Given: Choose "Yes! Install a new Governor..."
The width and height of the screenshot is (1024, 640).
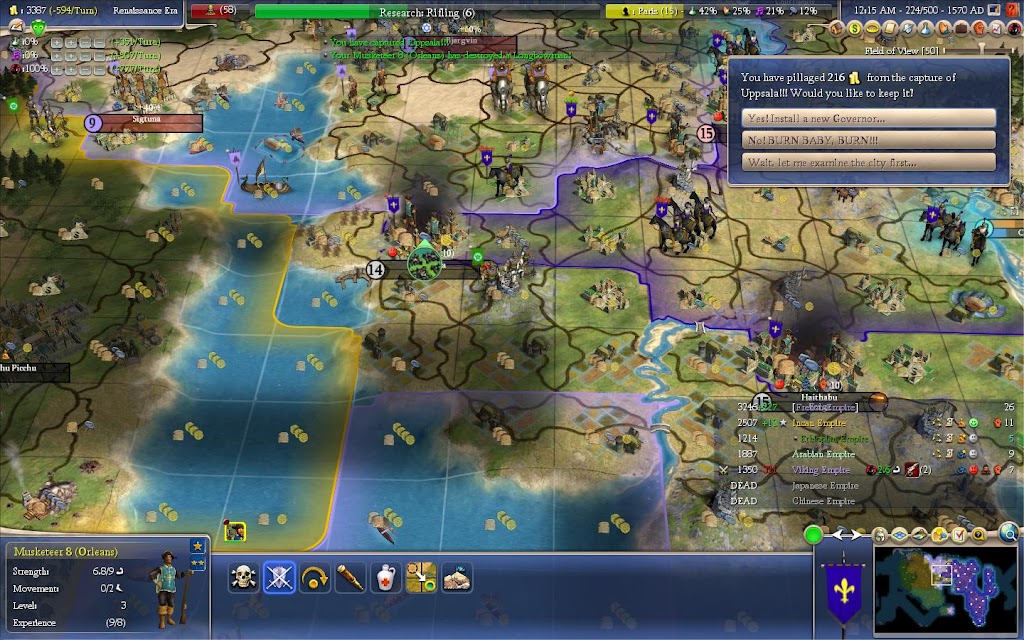Looking at the screenshot, I should pos(870,118).
